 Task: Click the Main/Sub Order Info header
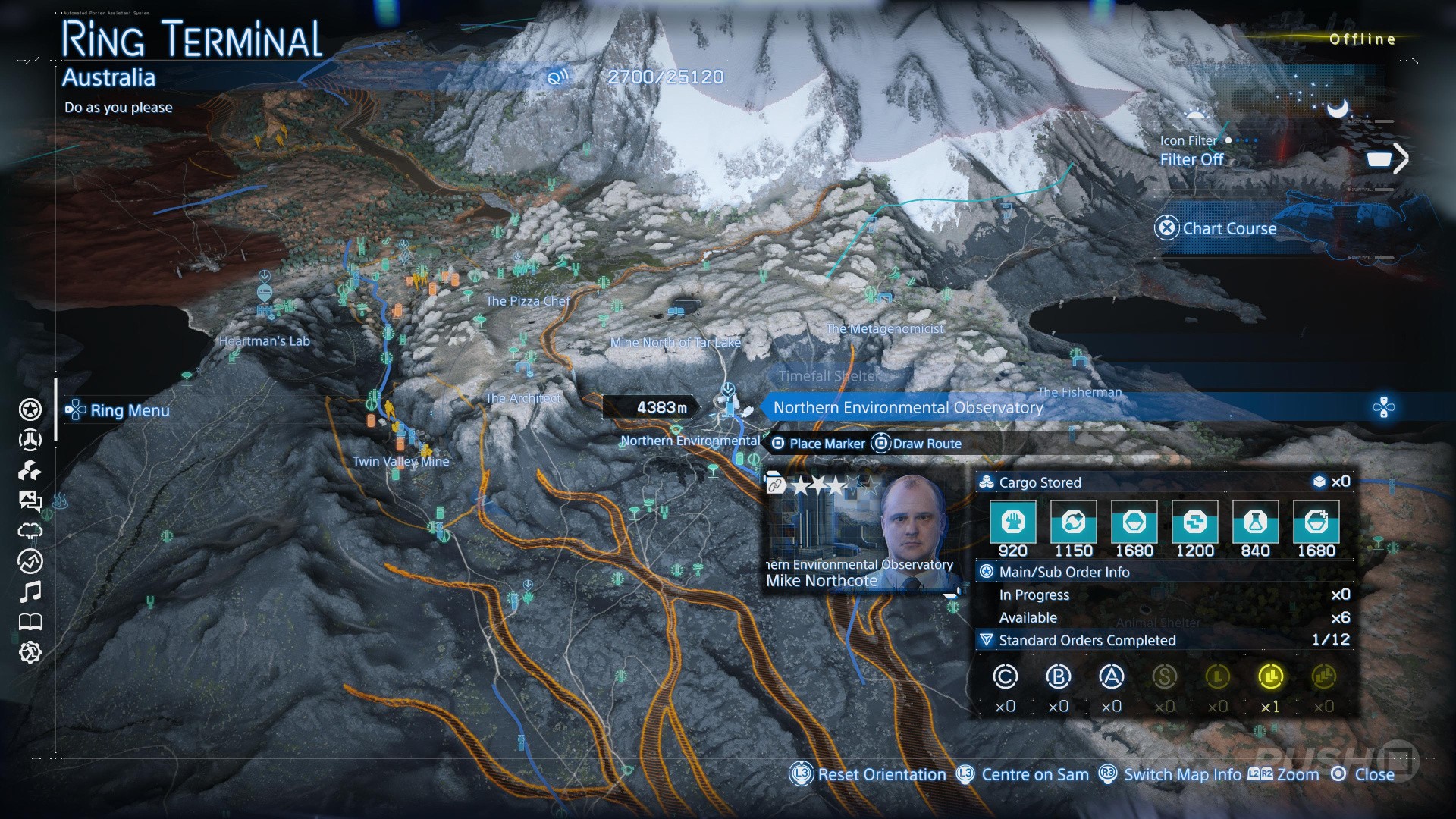click(x=1064, y=572)
